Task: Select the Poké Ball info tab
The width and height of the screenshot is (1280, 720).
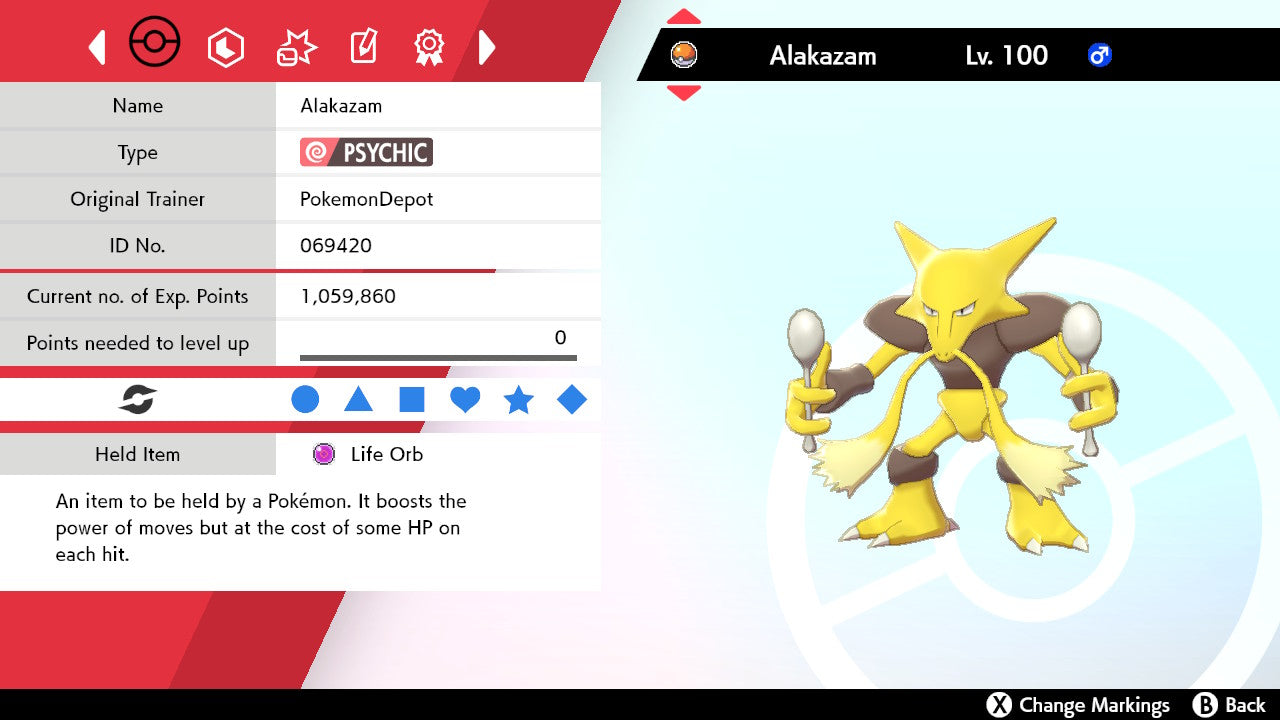Action: coord(155,44)
